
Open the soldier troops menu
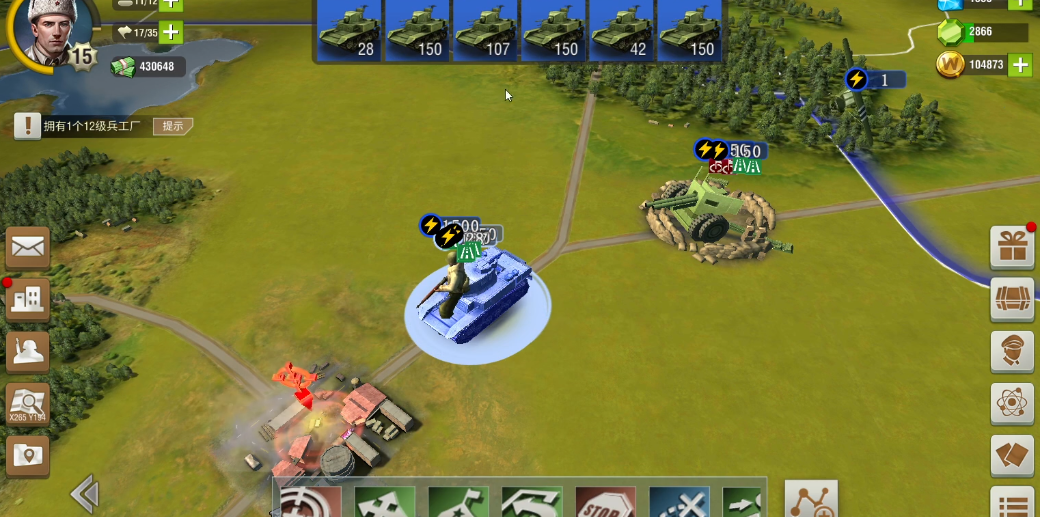click(28, 351)
